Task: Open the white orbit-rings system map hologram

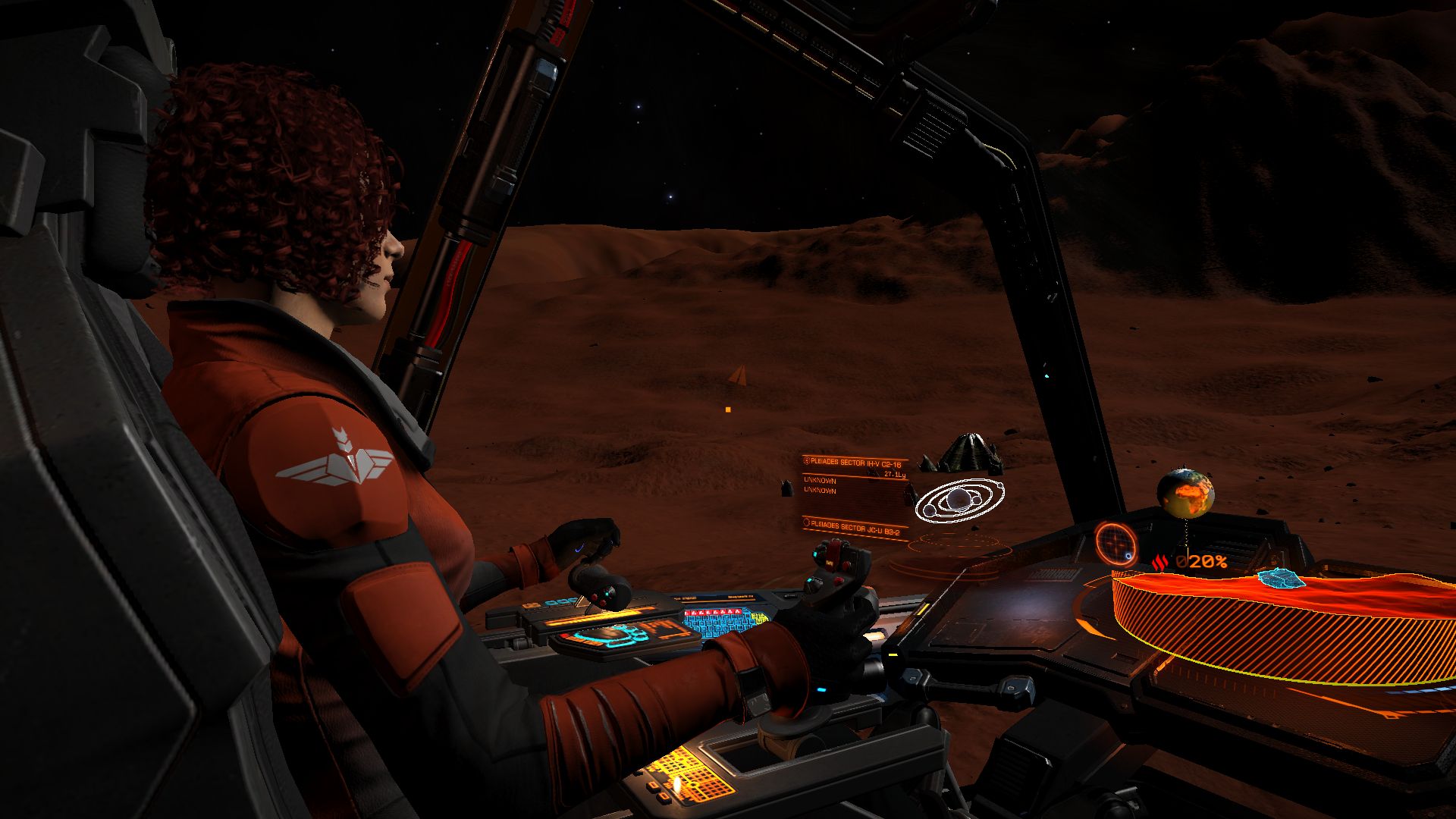Action: point(960,500)
